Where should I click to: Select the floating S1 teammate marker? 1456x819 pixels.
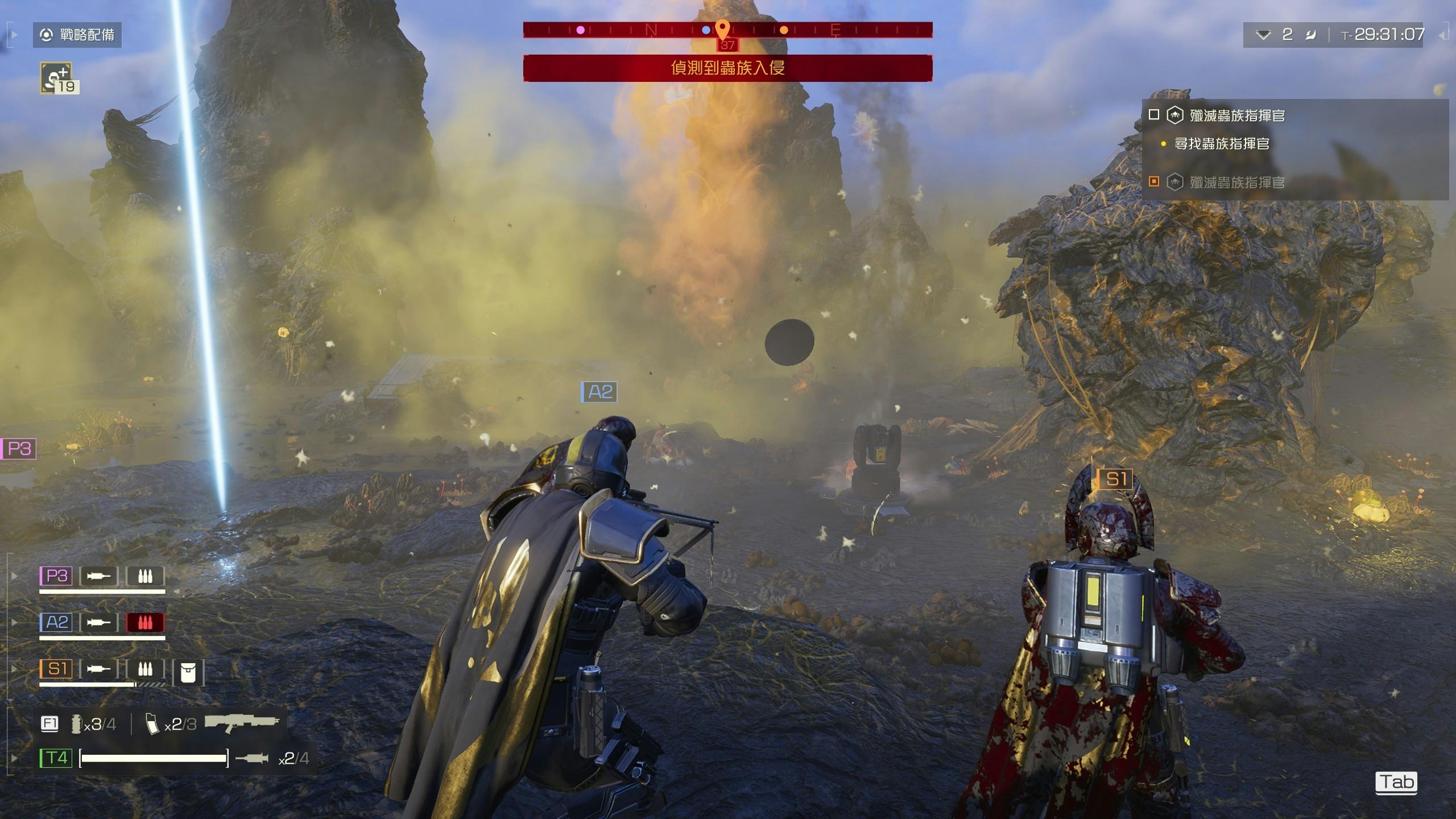1115,479
